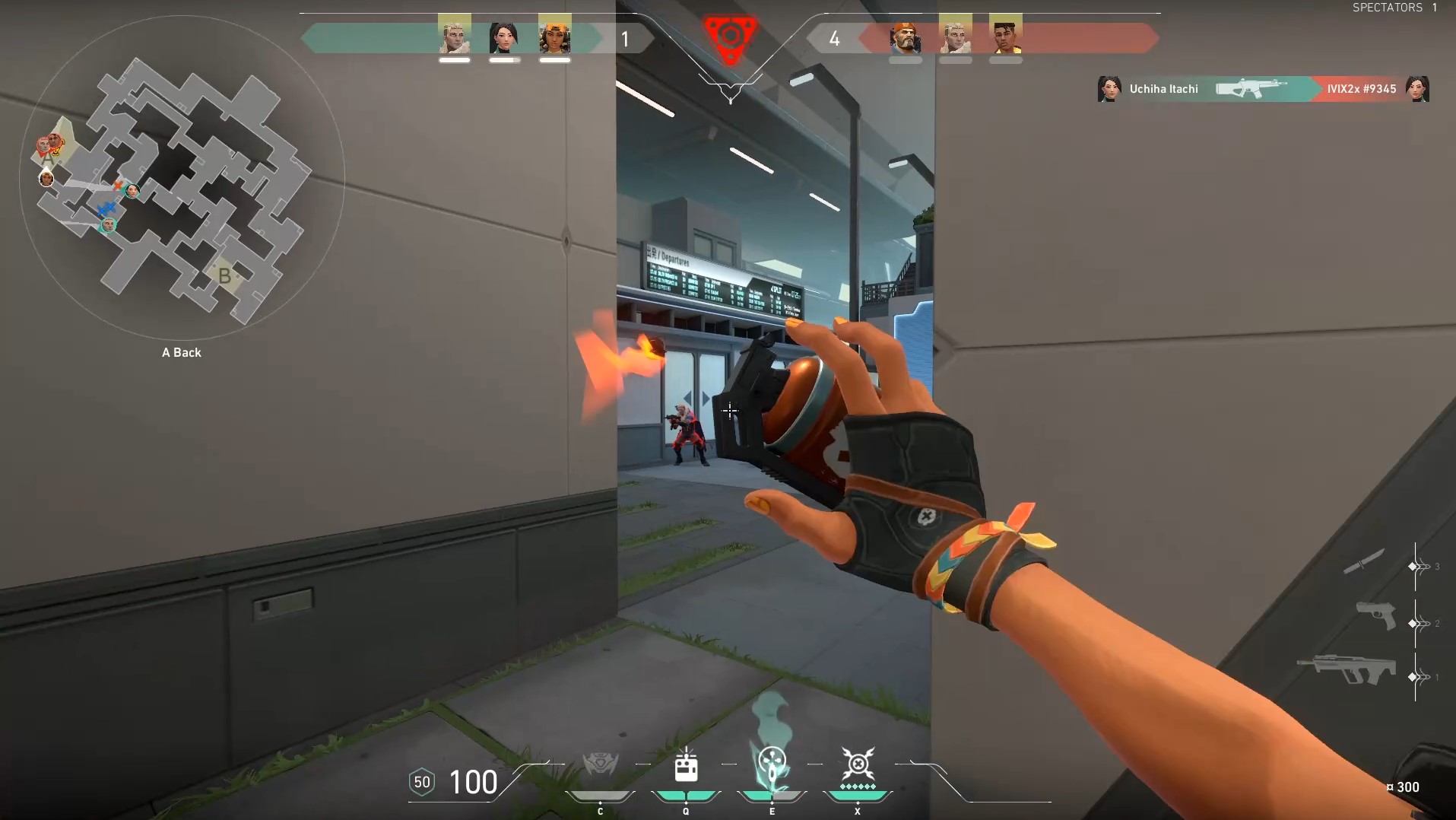Viewport: 1456px width, 820px height.
Task: Click the shield armor icon showing 50
Action: (x=422, y=782)
